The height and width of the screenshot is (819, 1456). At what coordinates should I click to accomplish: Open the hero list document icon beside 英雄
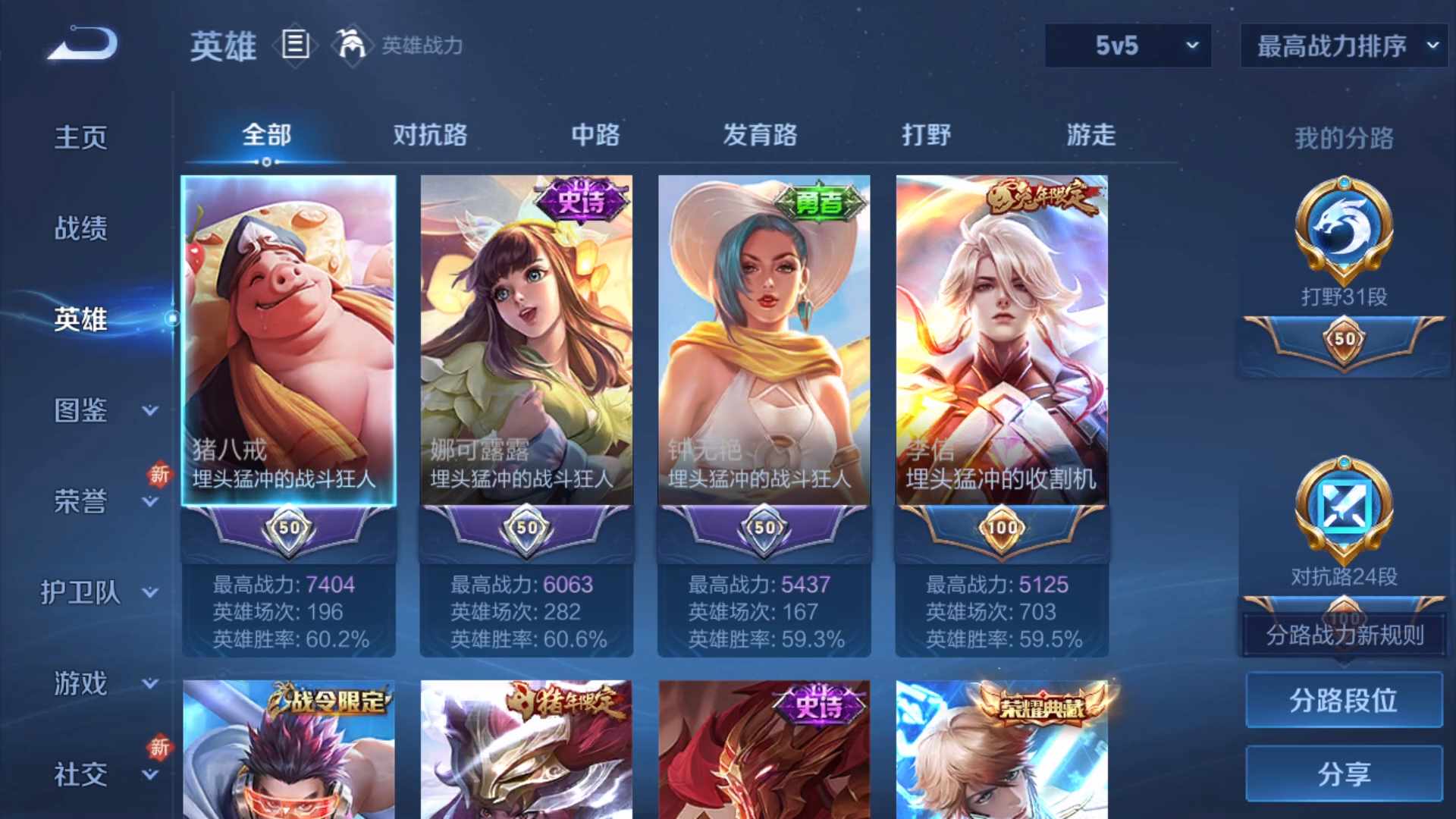[x=295, y=45]
